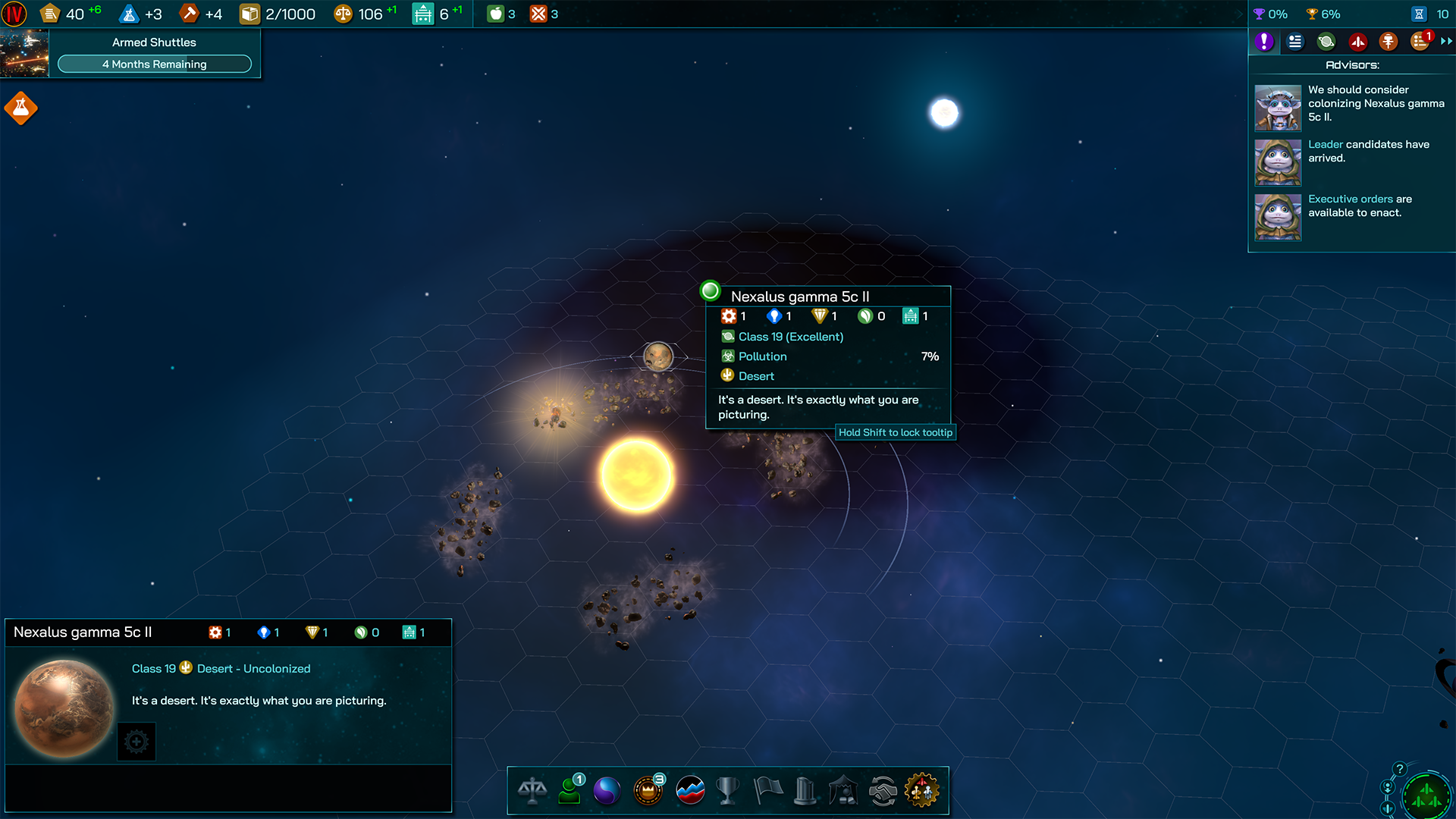Switch to the red ships tab

coord(1357,42)
